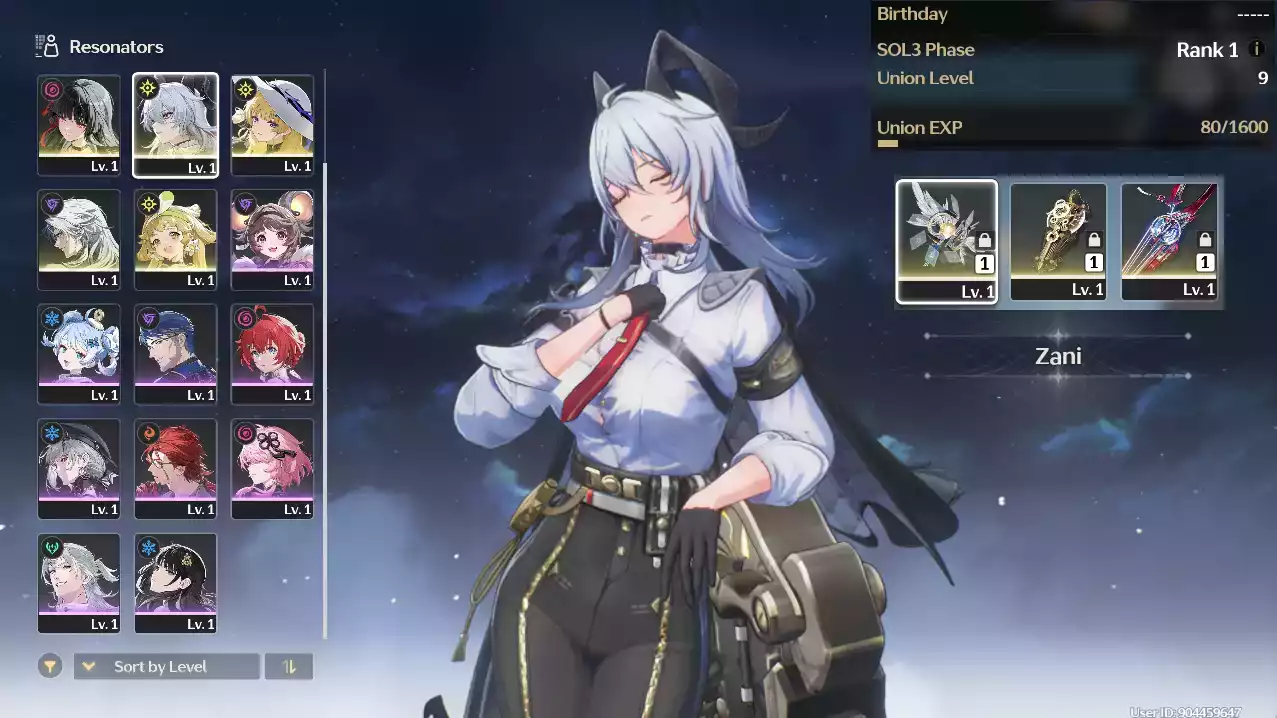Select the red-haired man with glasses
This screenshot has height=718, width=1277.
coord(175,468)
